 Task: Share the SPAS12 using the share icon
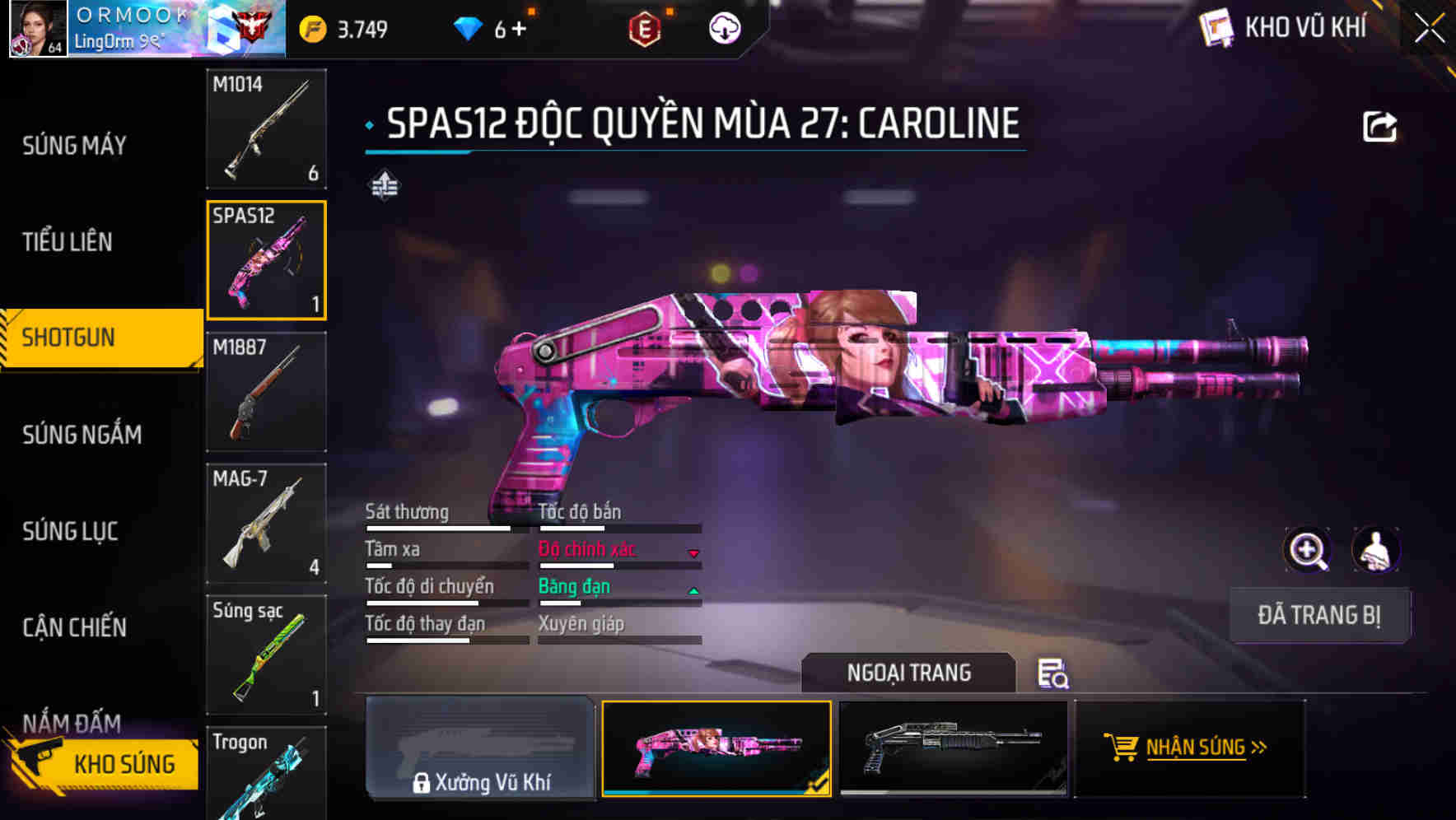tap(1379, 125)
